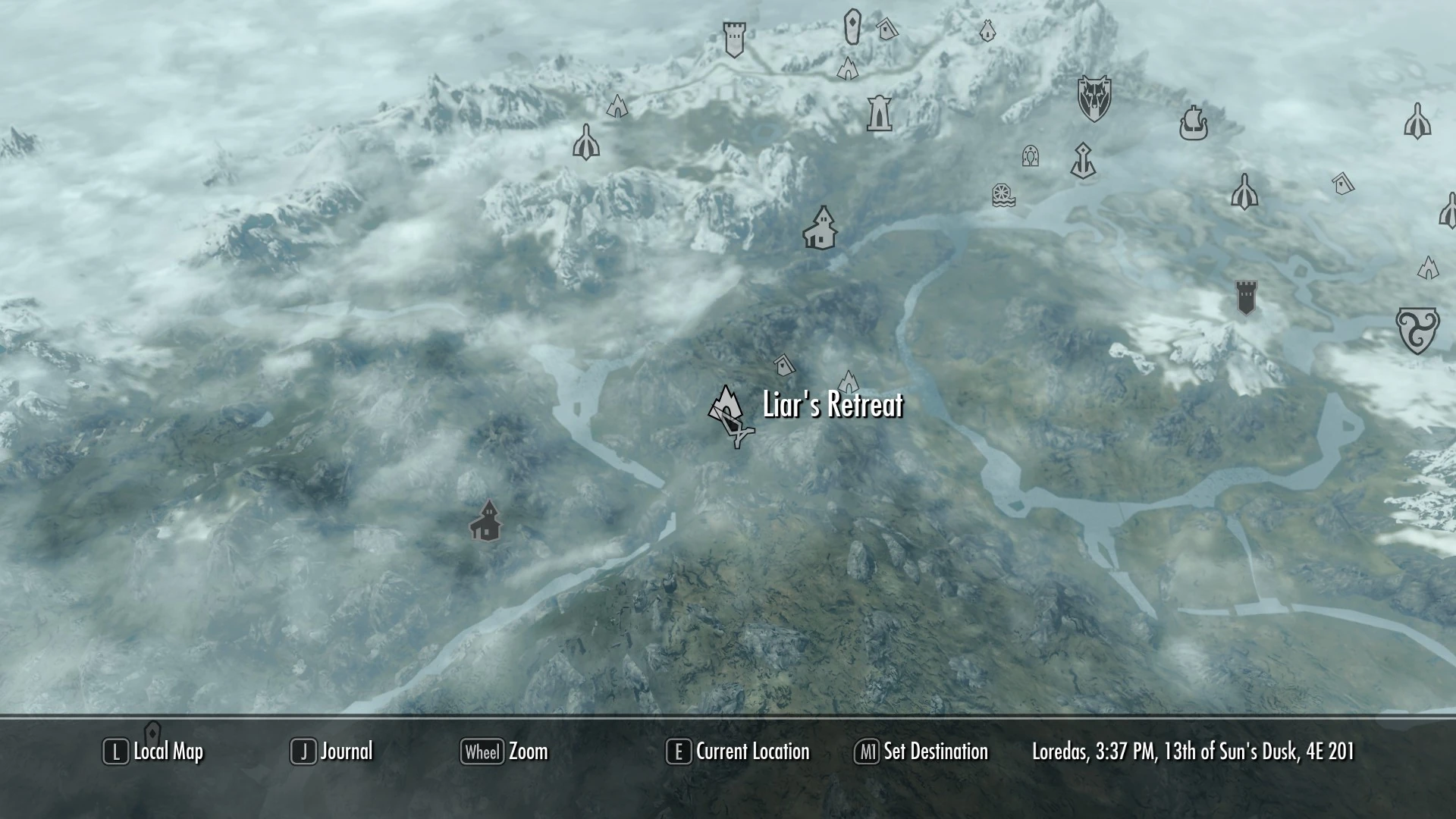Click the shipwreck longboat marker
Viewport: 1456px width, 819px height.
1194,121
